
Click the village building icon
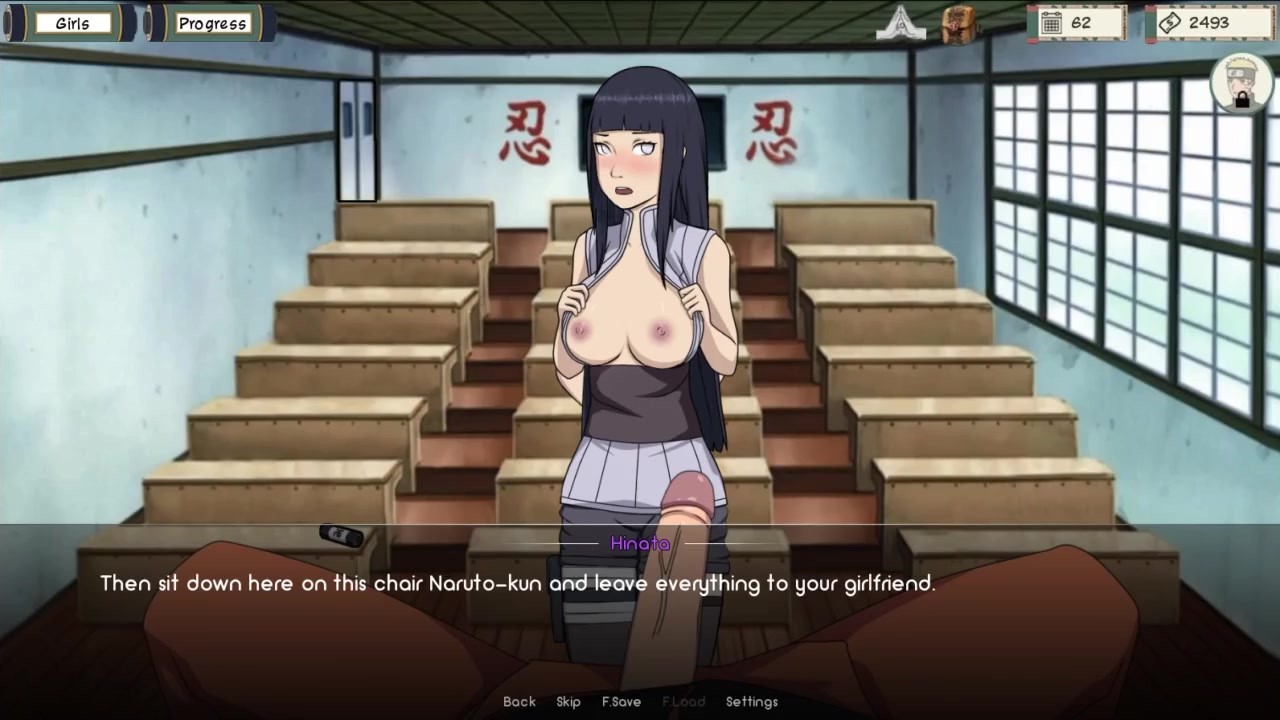pos(900,23)
